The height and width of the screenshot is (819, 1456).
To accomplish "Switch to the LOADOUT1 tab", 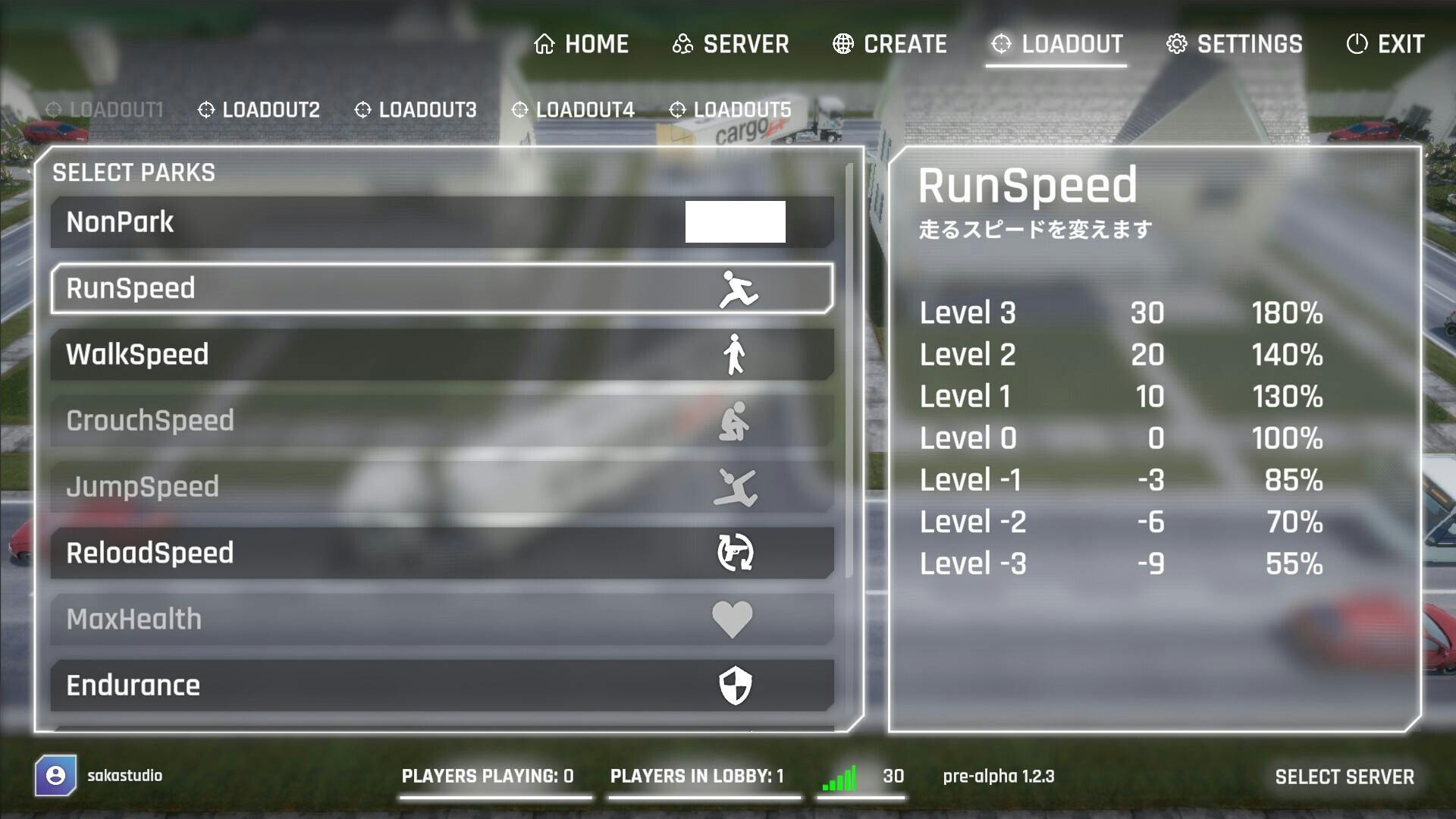I will pos(105,110).
